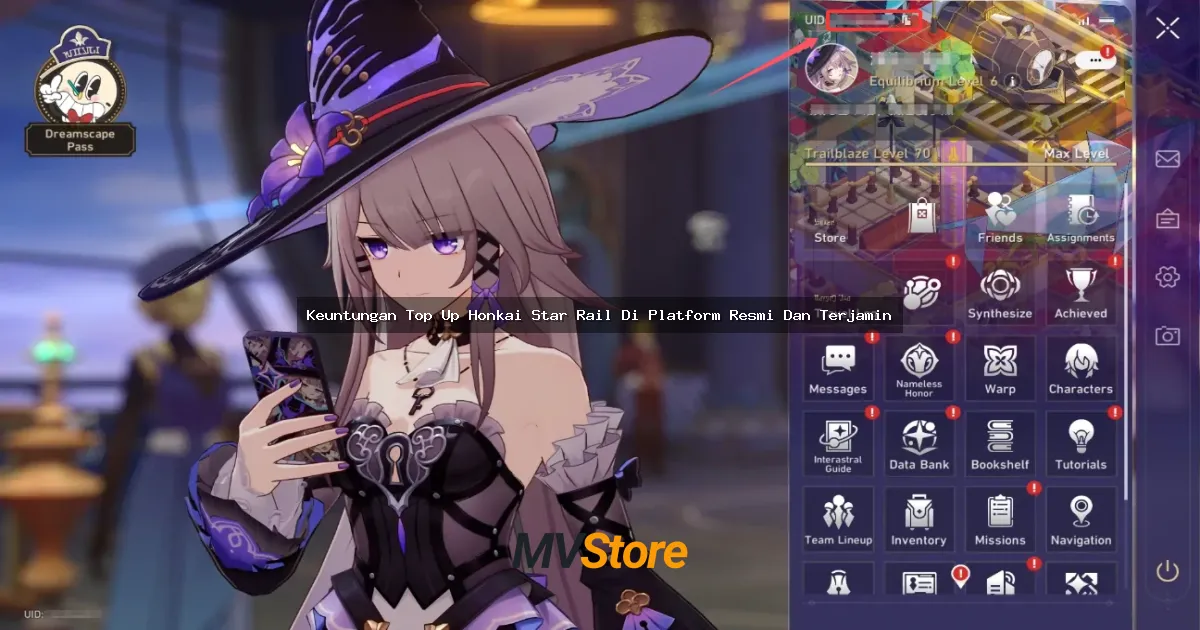Close the phone menu
Viewport: 1200px width, 630px height.
coord(1167,28)
